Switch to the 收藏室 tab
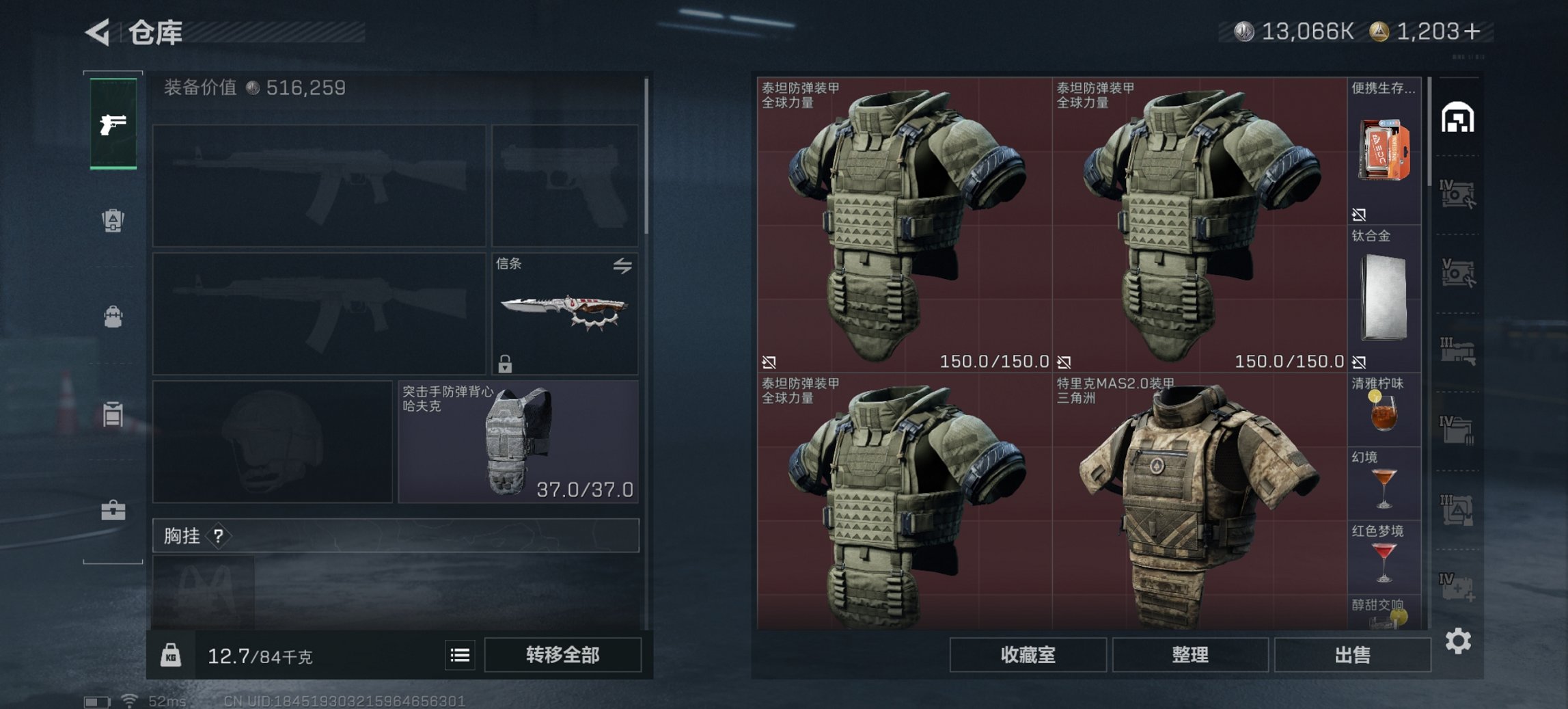This screenshot has height=709, width=1568. pos(1028,654)
